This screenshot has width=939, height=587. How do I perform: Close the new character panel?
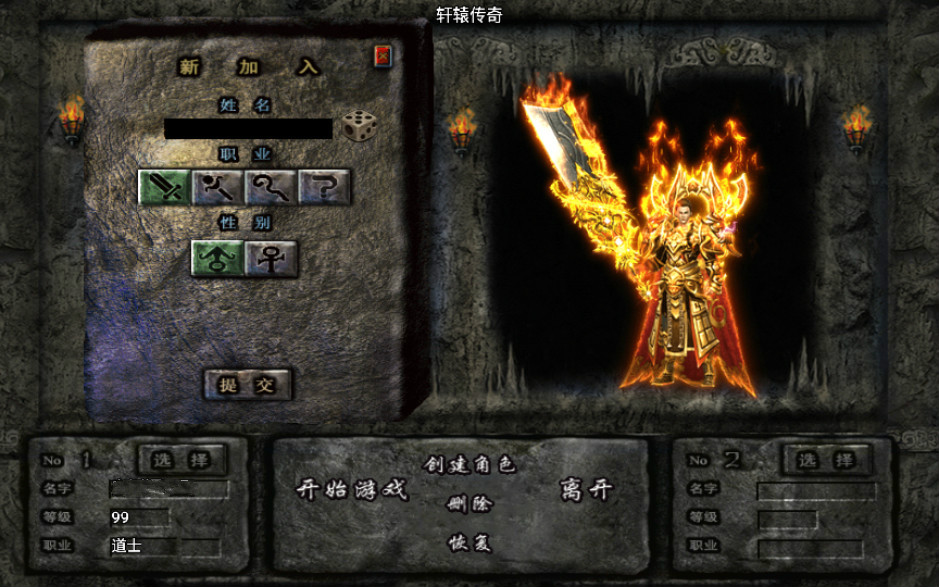[x=383, y=57]
